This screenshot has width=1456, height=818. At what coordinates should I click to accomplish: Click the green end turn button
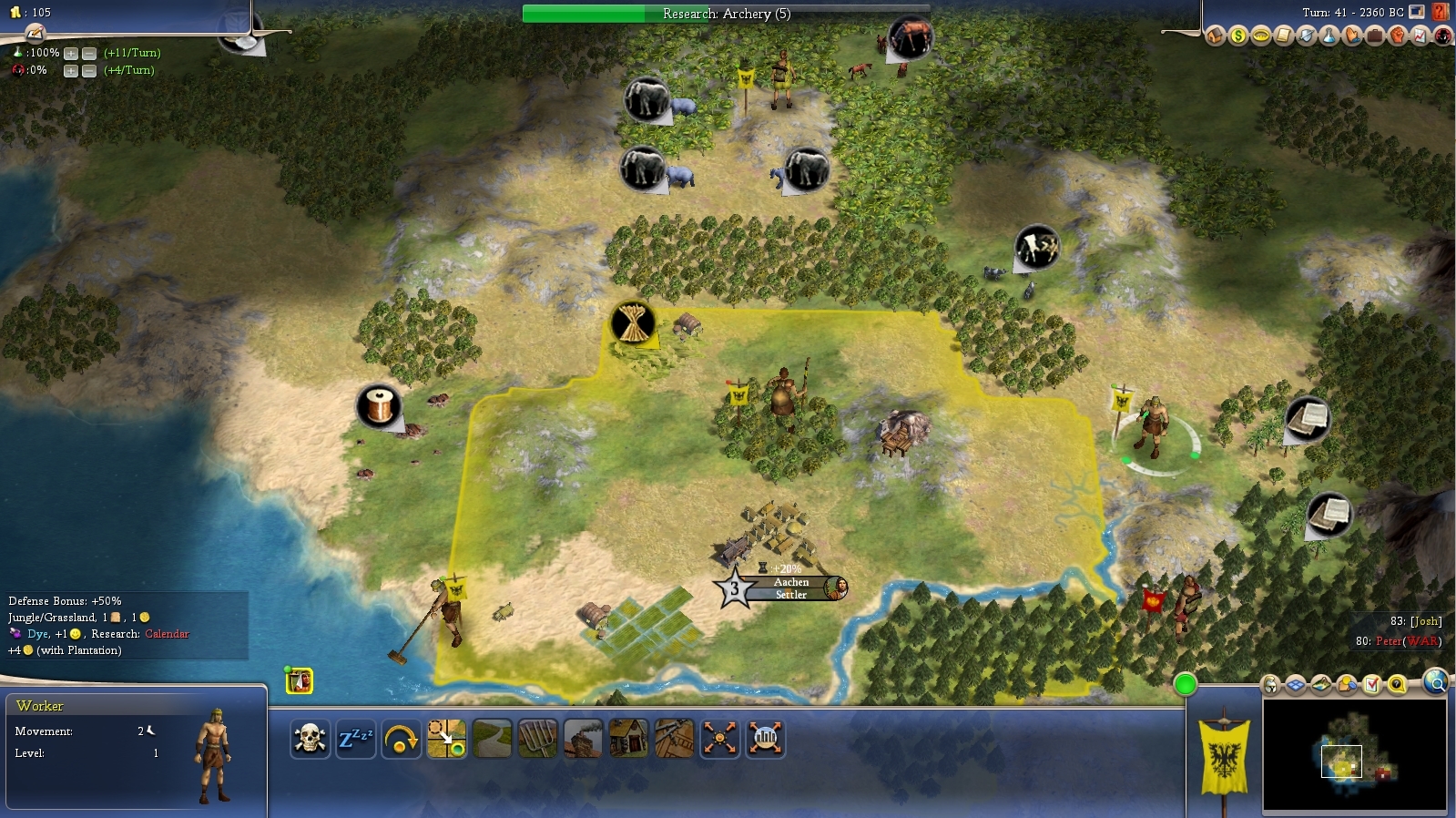(x=1185, y=684)
